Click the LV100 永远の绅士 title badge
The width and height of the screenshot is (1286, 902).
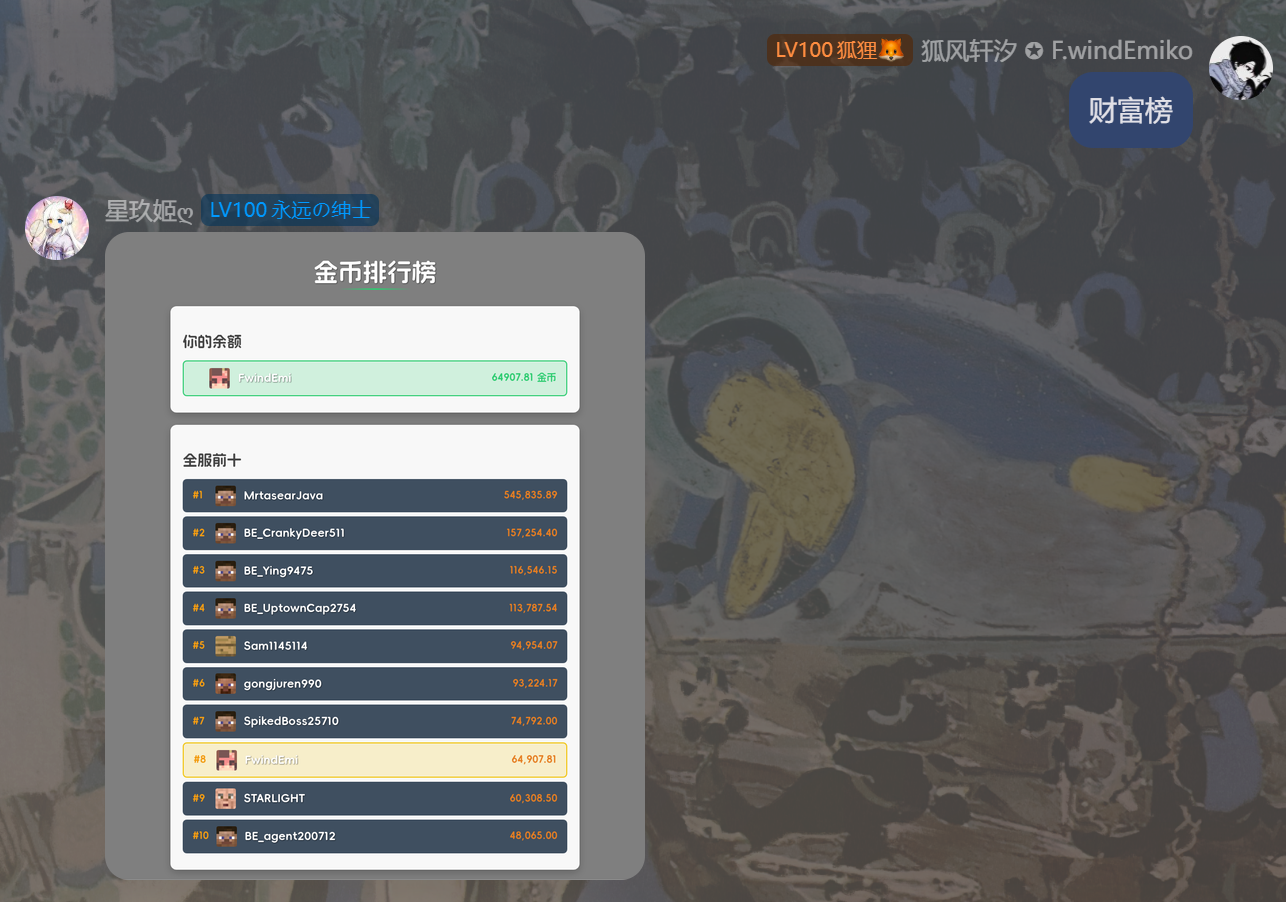coord(290,210)
